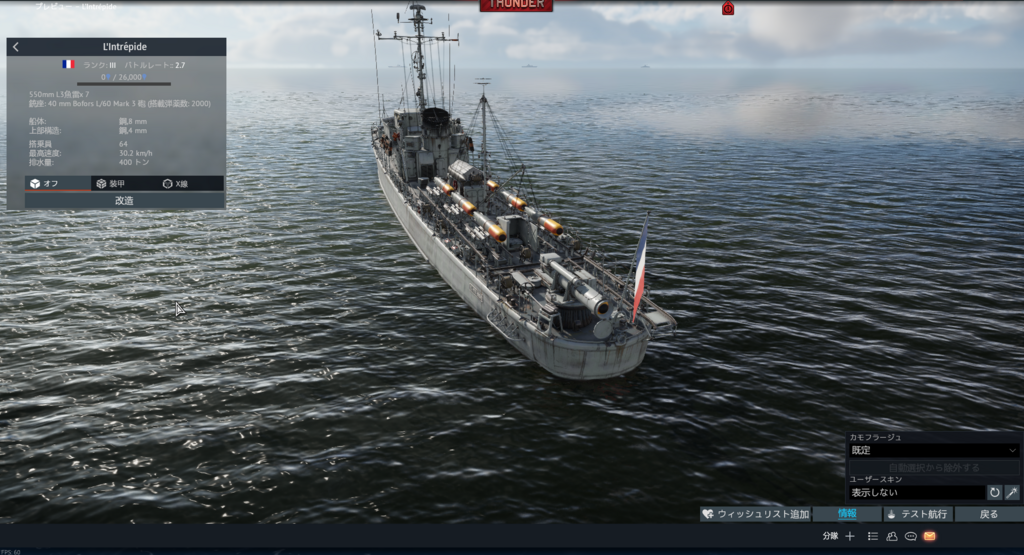Click the magic wand skin icon
This screenshot has height=555, width=1024.
[1011, 492]
